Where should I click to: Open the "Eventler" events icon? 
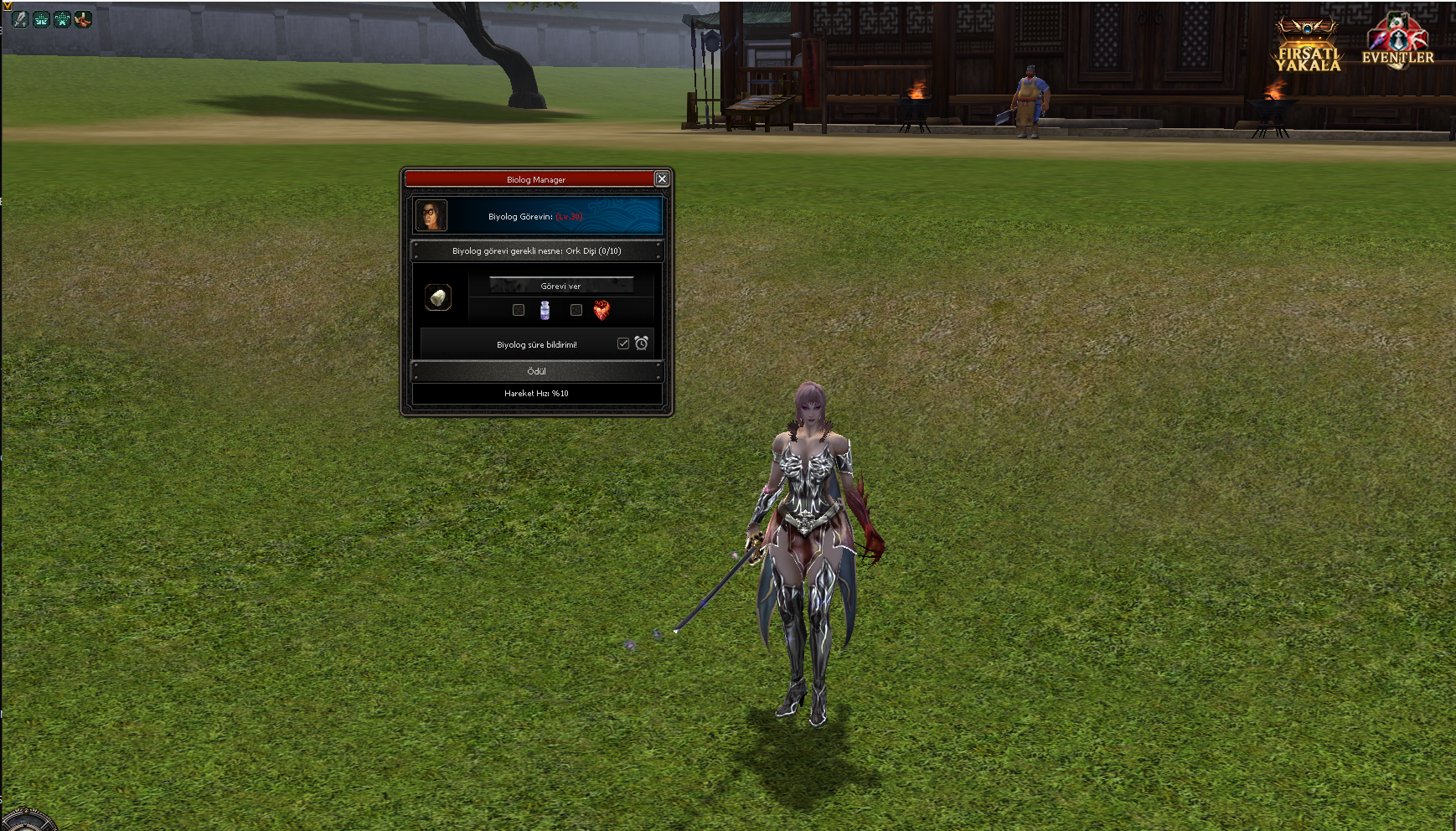pyautogui.click(x=1397, y=42)
